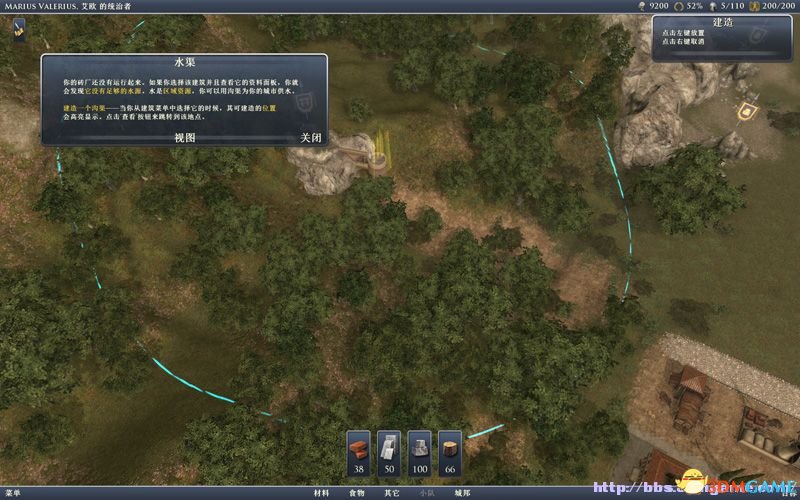Screen dimensions: 800x500
Task: Click the golden shield marker on the rocks
Action: point(744,111)
